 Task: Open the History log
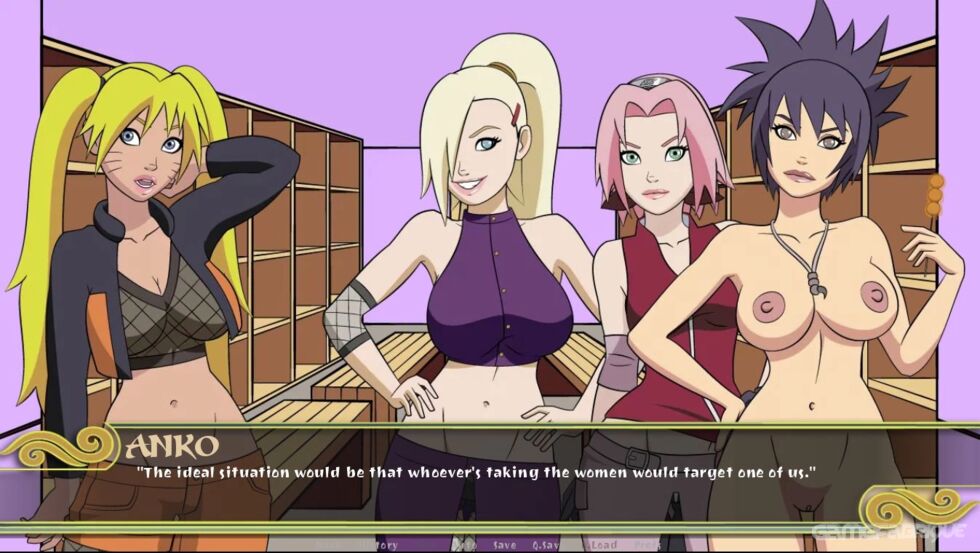point(380,545)
